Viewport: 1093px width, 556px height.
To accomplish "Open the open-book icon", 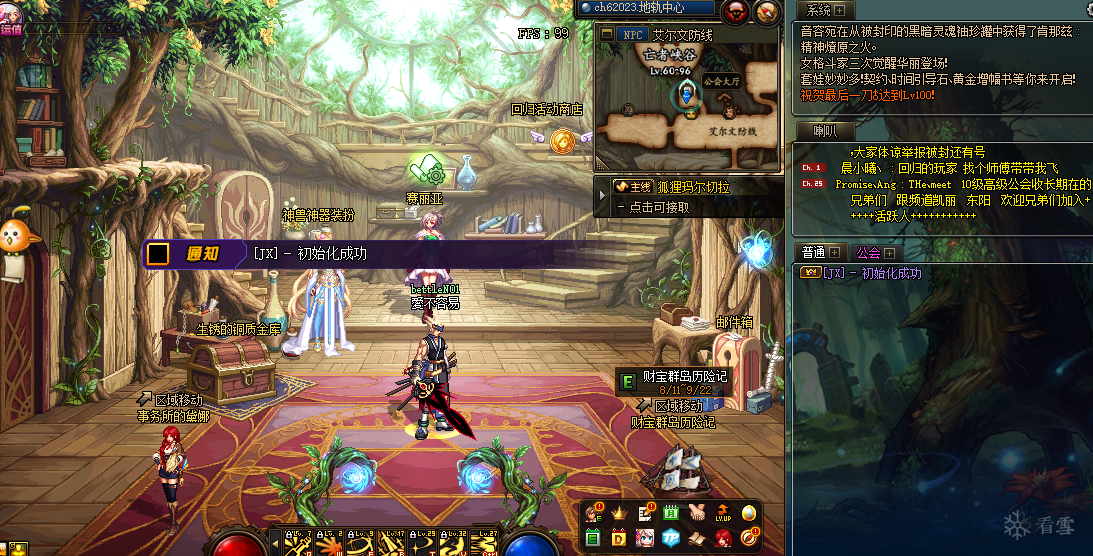I will (x=697, y=539).
